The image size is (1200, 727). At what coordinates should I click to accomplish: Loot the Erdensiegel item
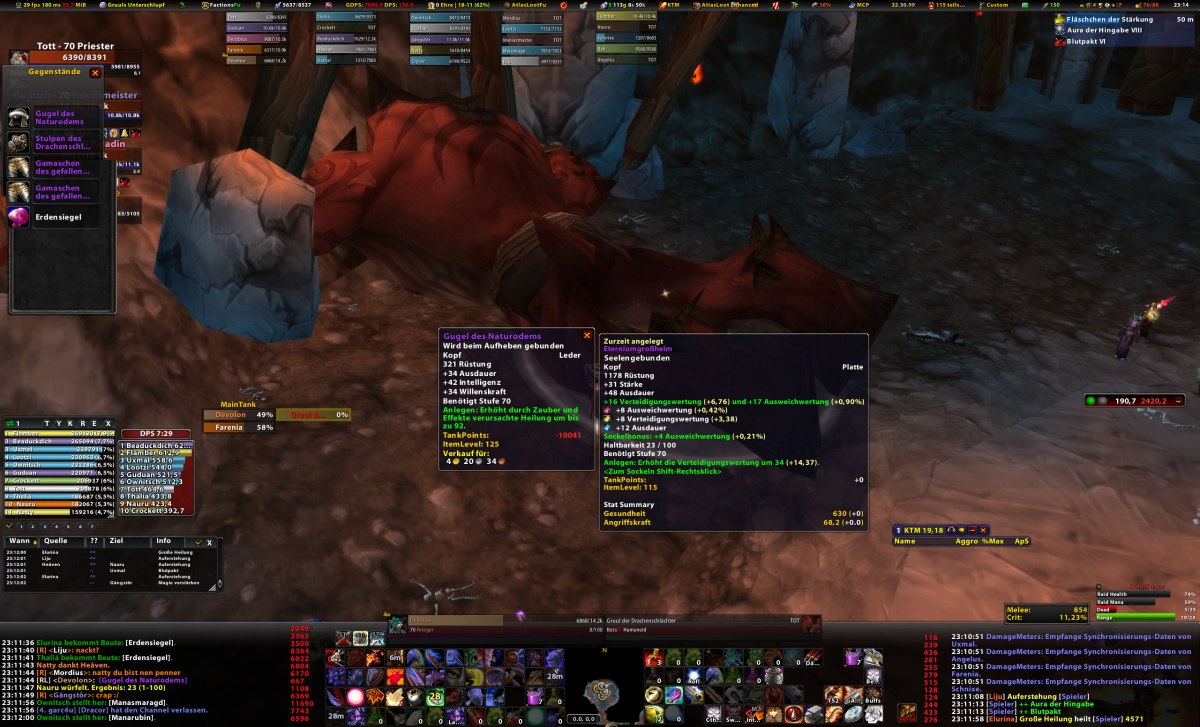pyautogui.click(x=54, y=216)
